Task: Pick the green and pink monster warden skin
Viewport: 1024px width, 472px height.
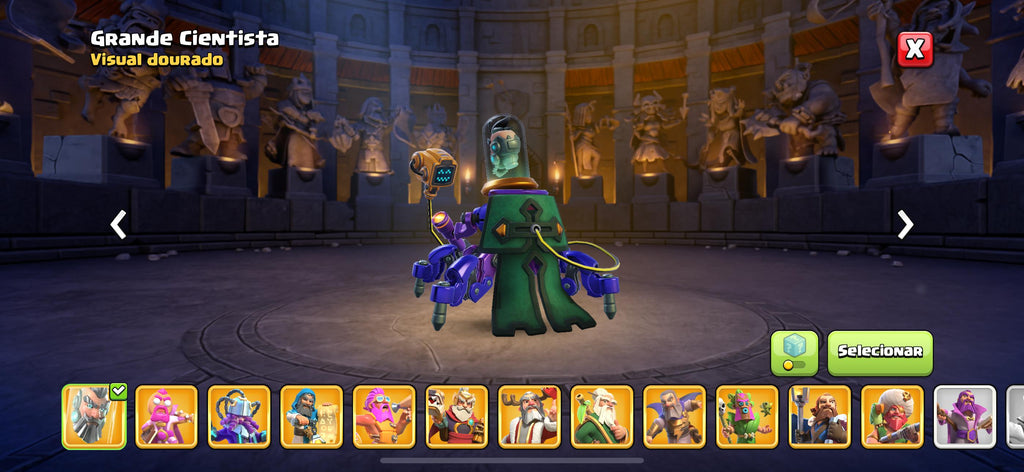Action: click(x=747, y=416)
